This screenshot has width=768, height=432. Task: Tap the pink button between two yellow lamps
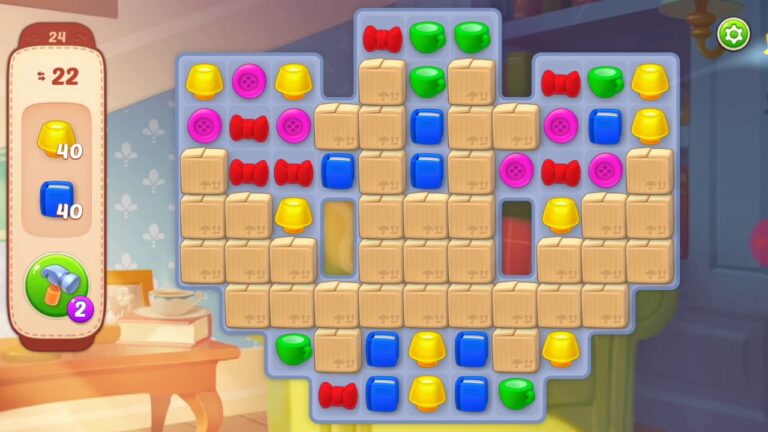pyautogui.click(x=249, y=80)
